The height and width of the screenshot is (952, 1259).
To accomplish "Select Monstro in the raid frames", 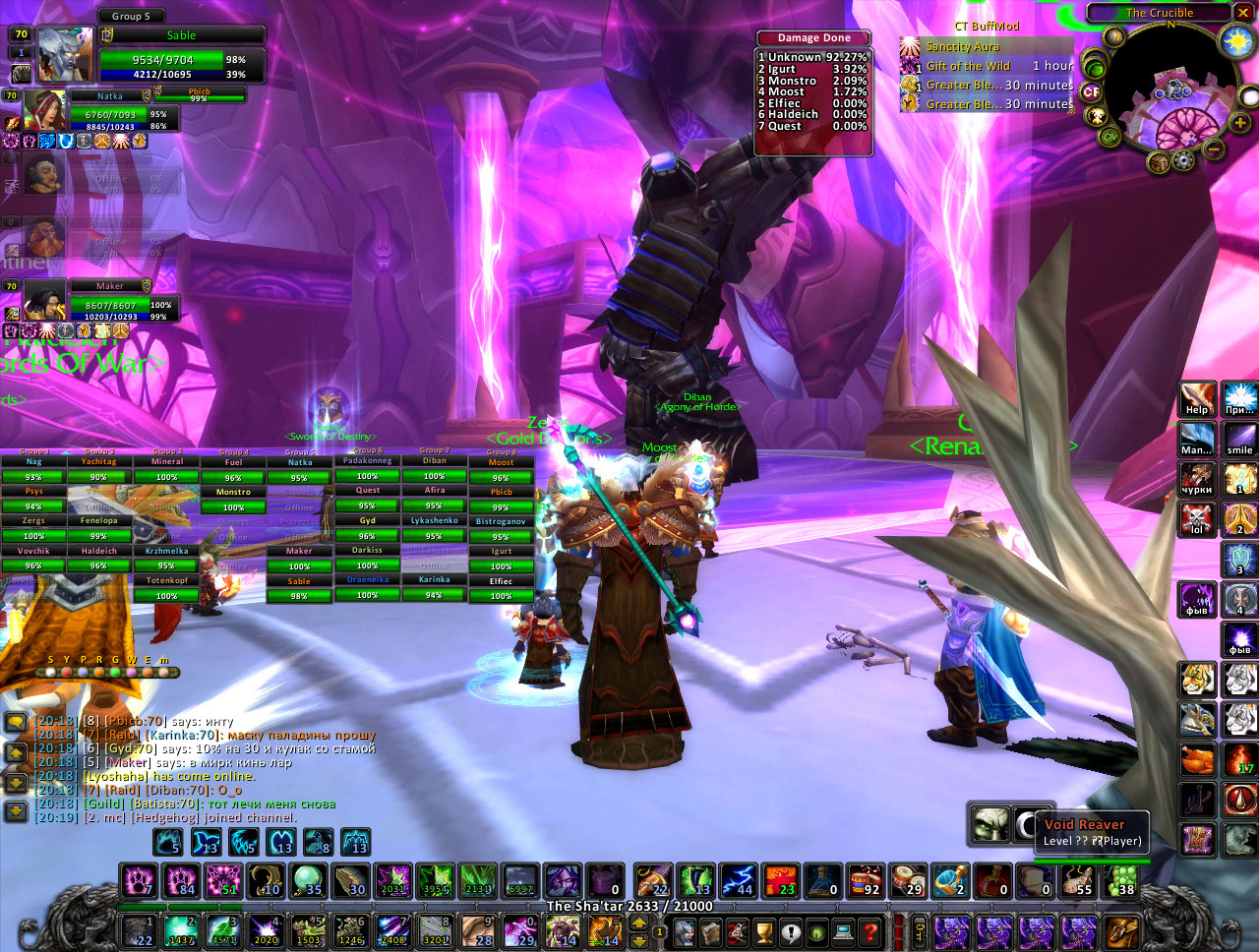I will point(233,492).
